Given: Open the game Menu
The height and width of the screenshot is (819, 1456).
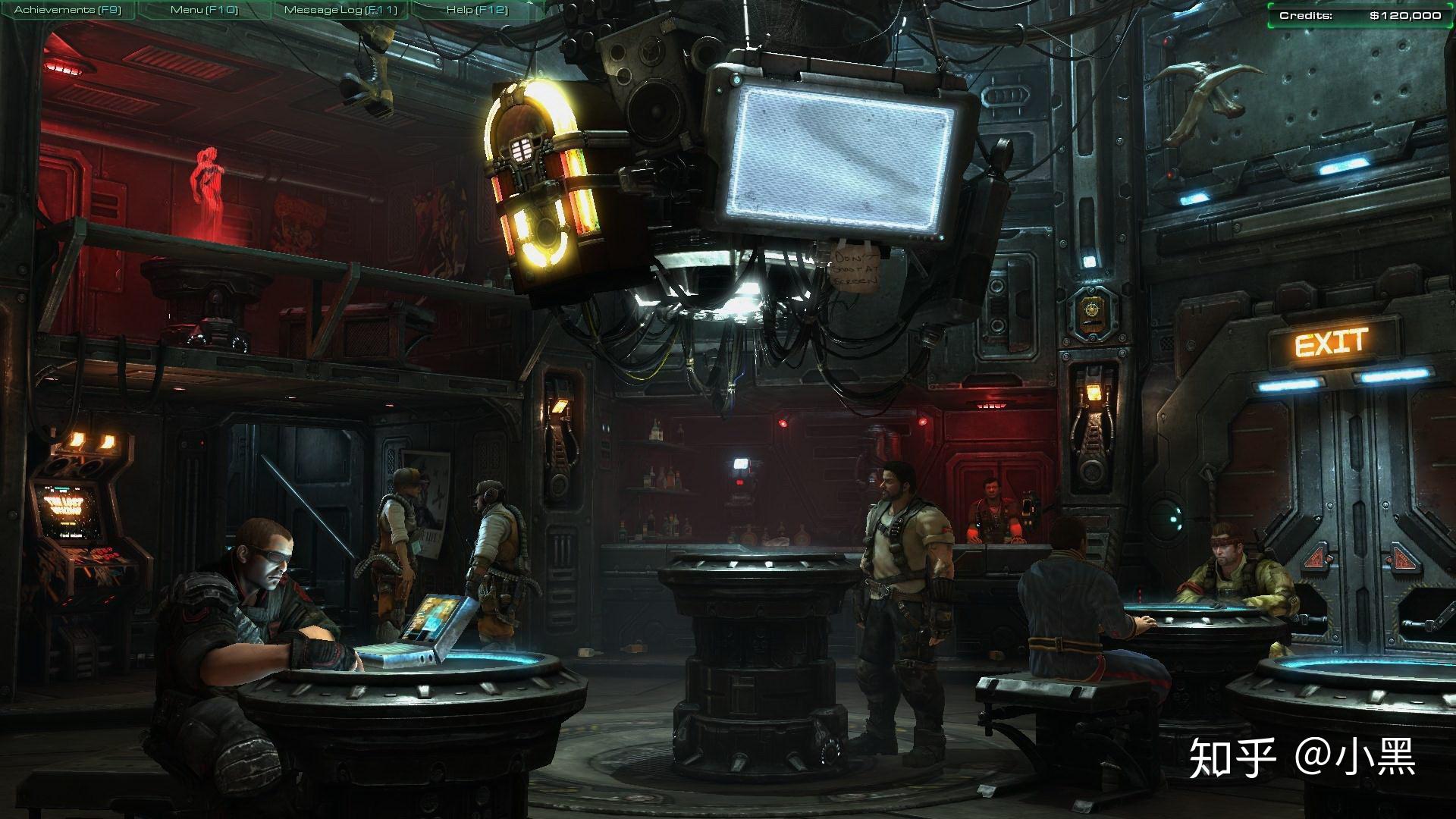Looking at the screenshot, I should pyautogui.click(x=203, y=10).
